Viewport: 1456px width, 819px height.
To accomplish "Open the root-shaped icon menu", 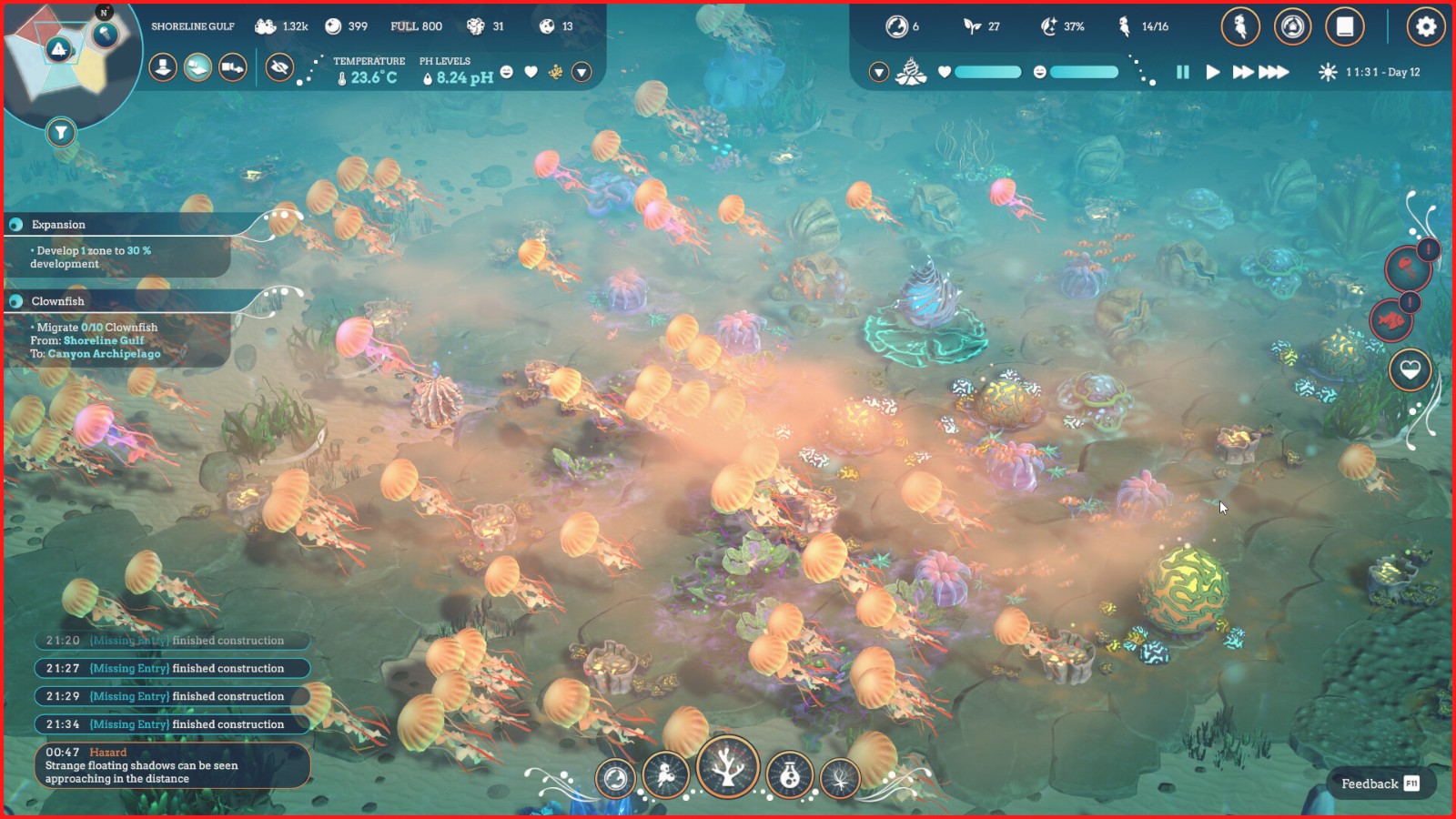I will [840, 779].
